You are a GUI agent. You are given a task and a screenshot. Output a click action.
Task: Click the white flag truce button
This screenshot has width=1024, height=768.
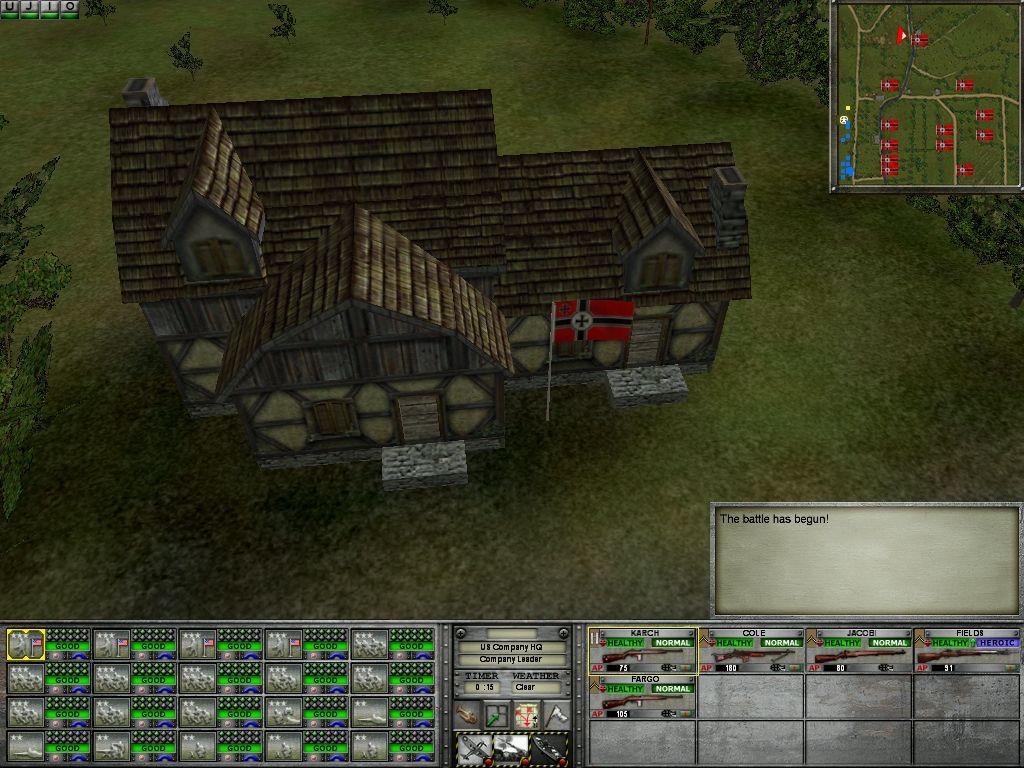[555, 715]
